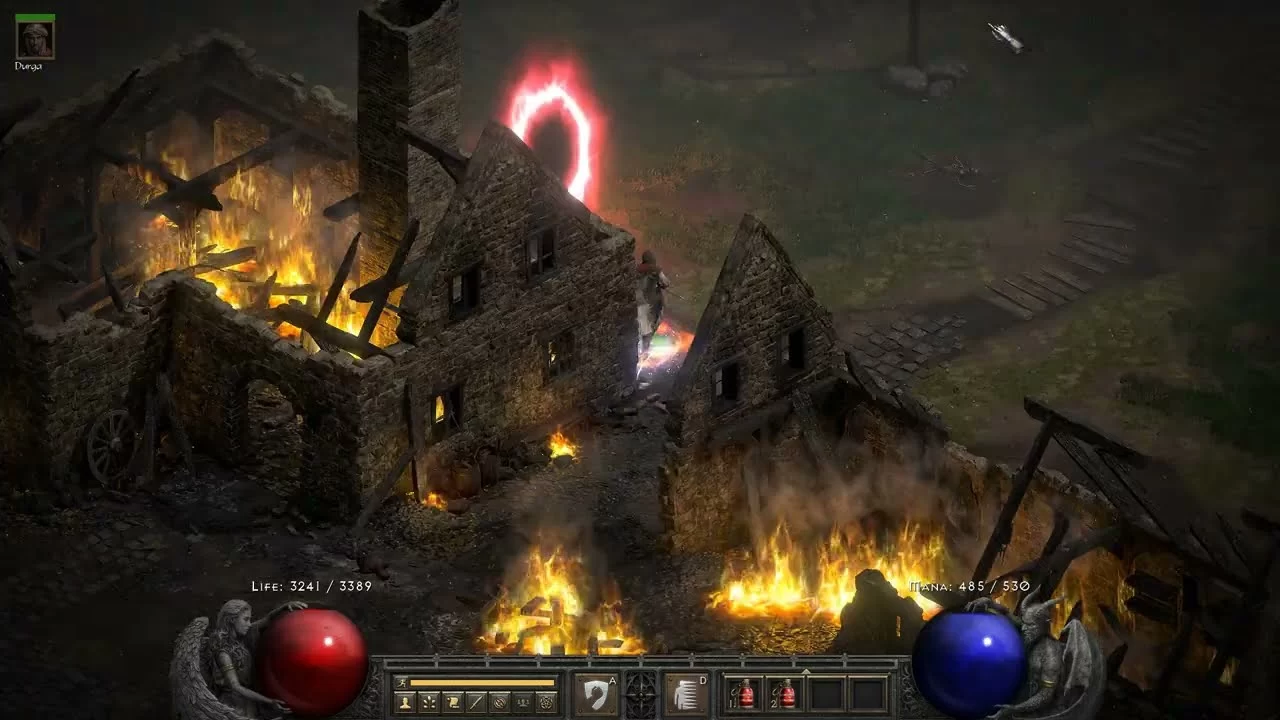
Task: Open the game menu pentagram icon
Action: pos(547,702)
